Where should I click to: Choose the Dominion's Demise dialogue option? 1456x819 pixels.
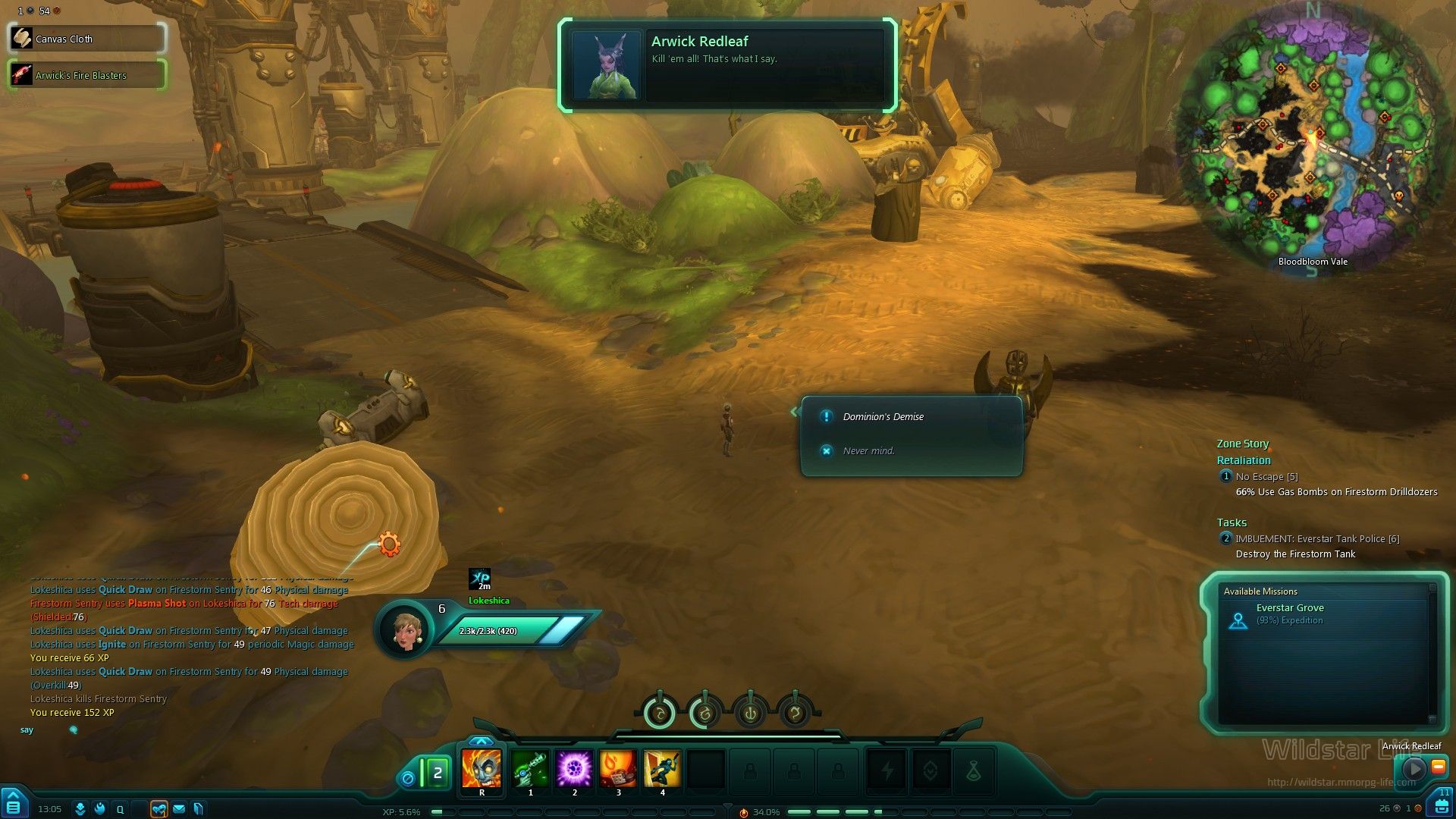883,416
